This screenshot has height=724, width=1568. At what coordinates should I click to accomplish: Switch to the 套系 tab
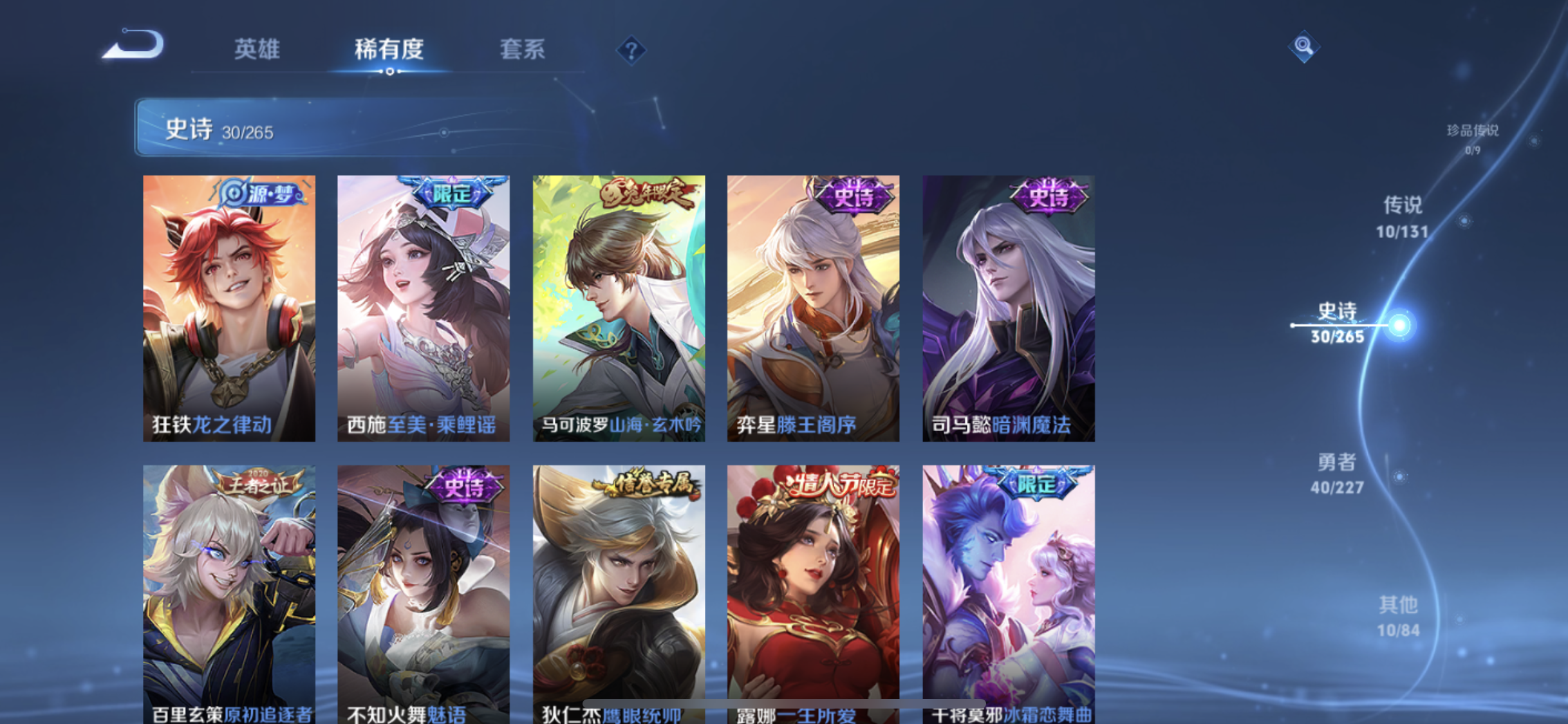523,50
